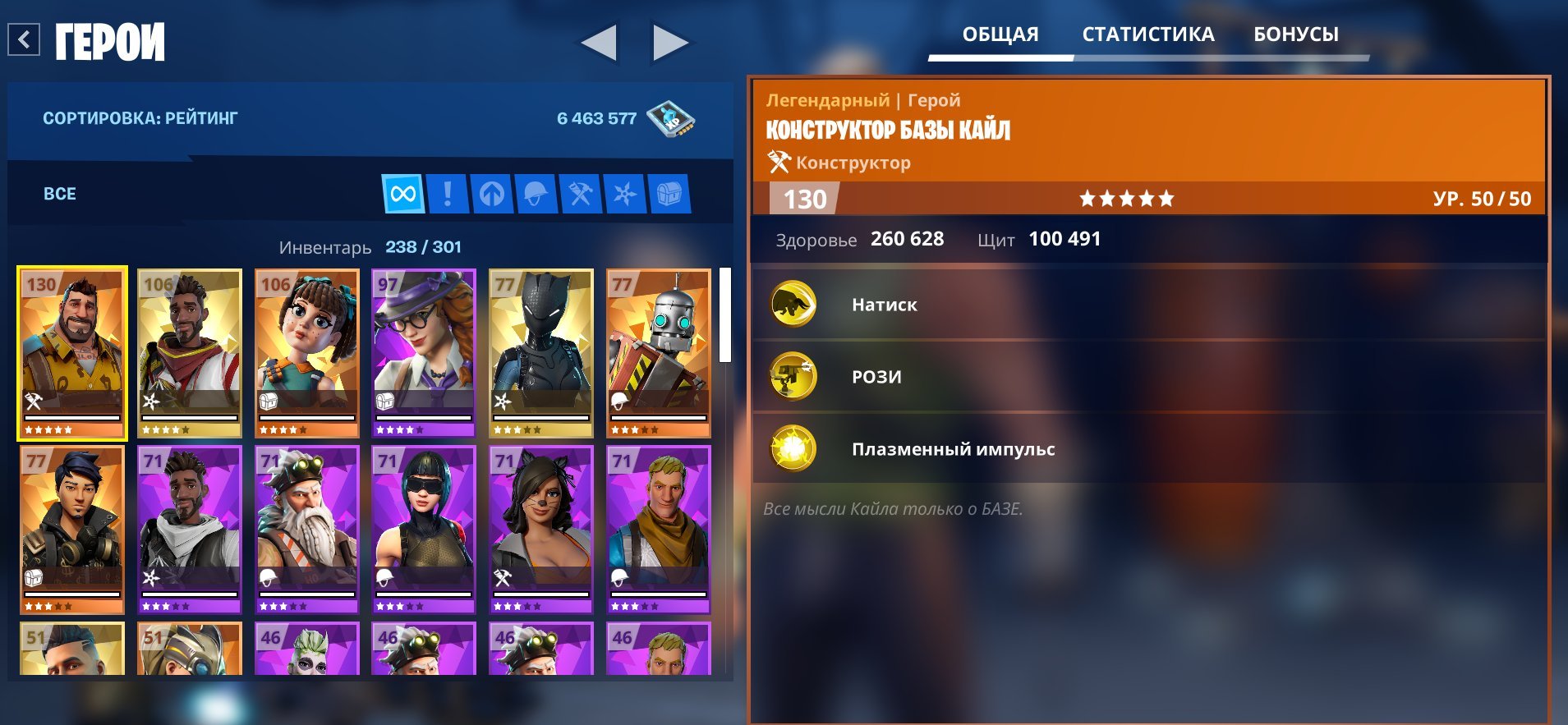1568x725 pixels.
Task: Filter heroes by Ninja shuriken icon
Action: (627, 195)
